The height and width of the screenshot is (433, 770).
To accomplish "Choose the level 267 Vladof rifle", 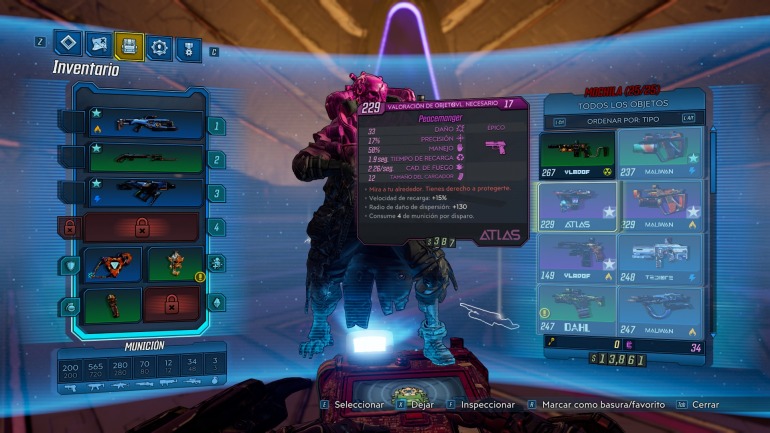I will tap(577, 152).
